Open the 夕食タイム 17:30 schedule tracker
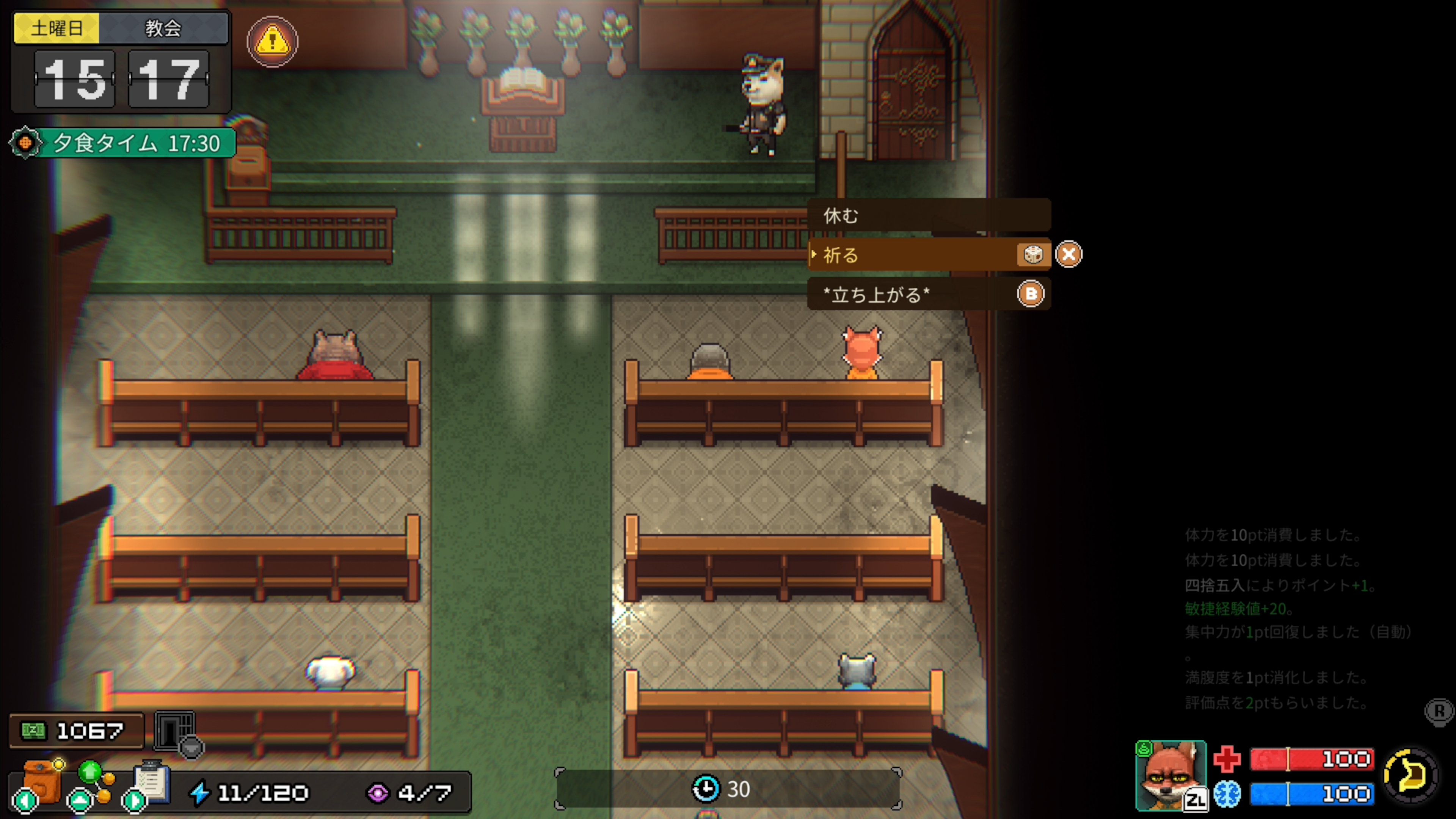 123,143
